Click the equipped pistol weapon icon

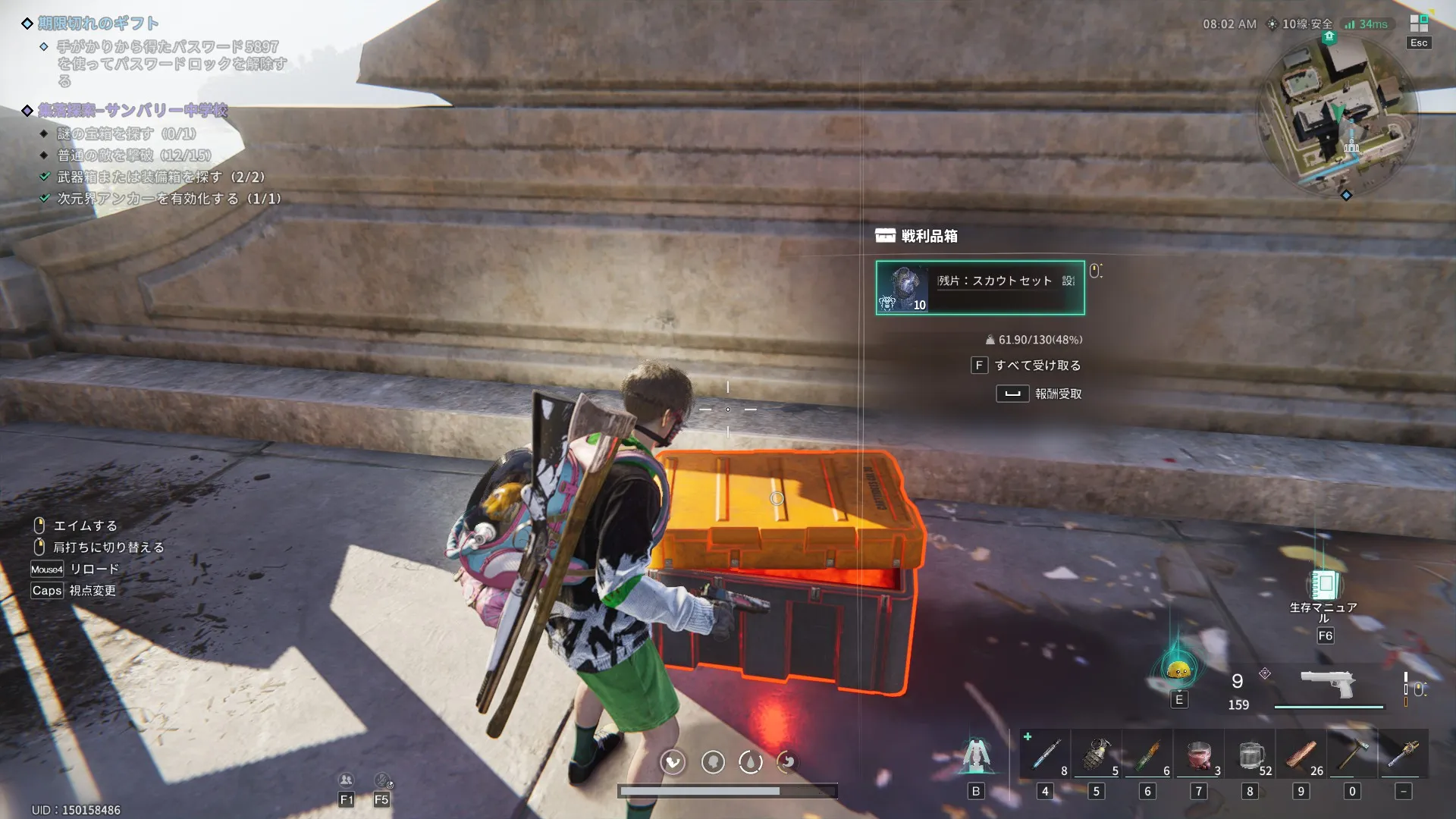[x=1328, y=685]
